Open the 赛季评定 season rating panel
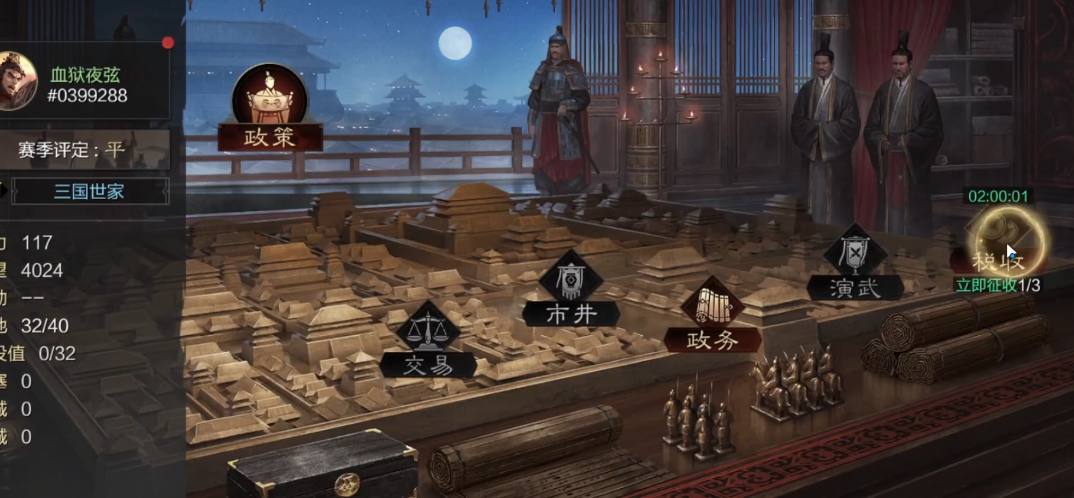This screenshot has width=1074, height=498. [x=72, y=150]
